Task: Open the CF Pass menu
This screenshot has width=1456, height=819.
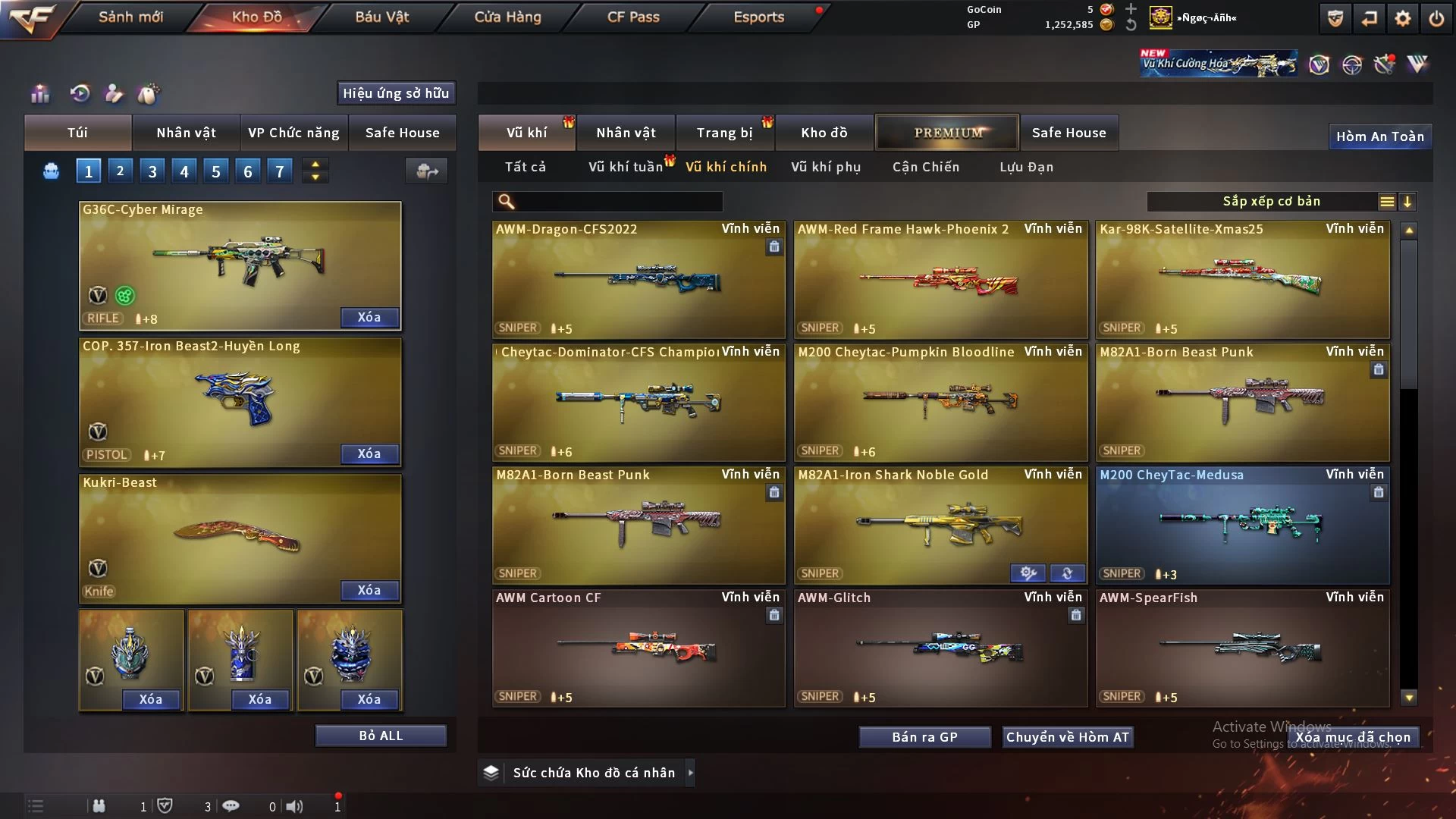Action: [633, 17]
